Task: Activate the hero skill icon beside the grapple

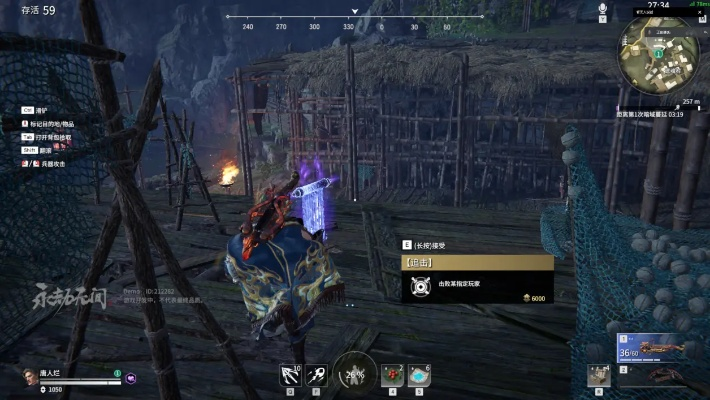Action: pyautogui.click(x=317, y=374)
